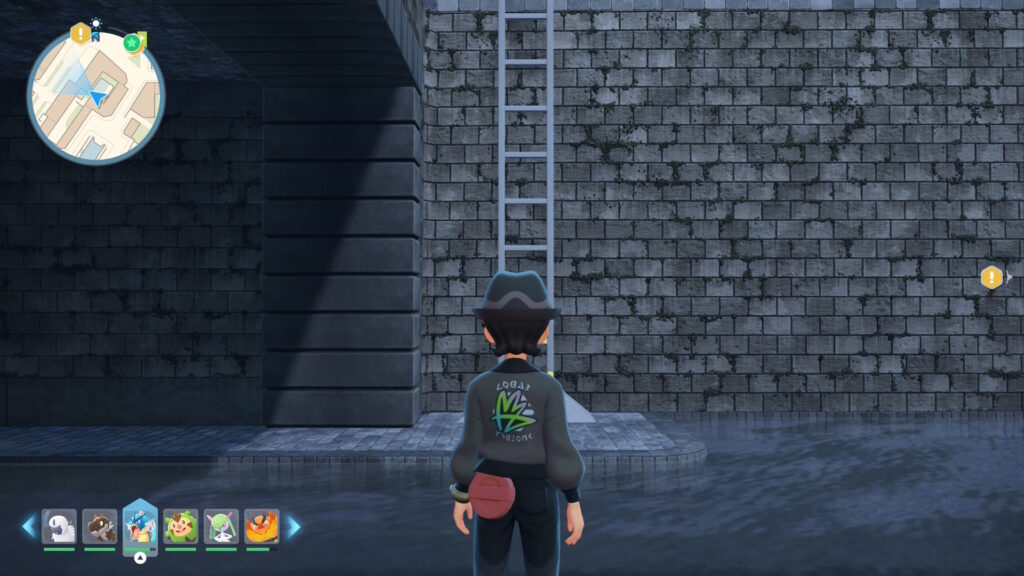Select the yellow exclamation marker on the minimap edge
The width and height of the screenshot is (1024, 576).
click(x=81, y=34)
